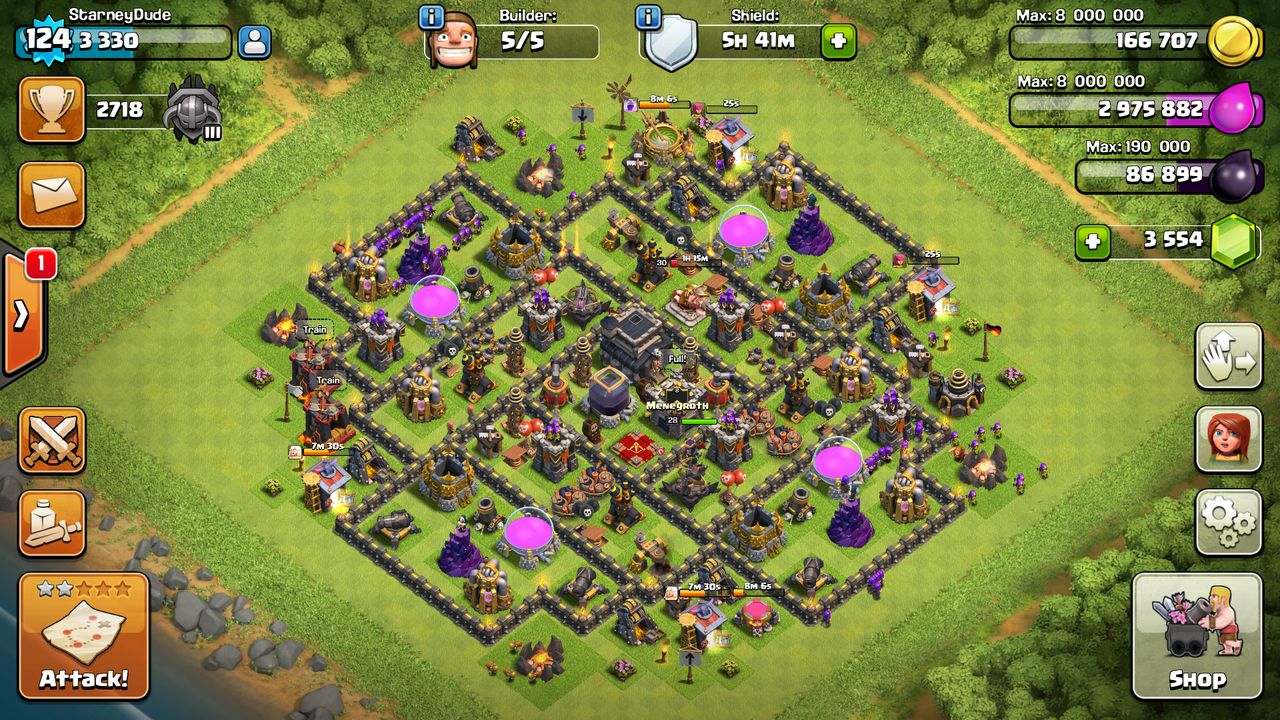
Task: Expand the orange side panel arrow
Action: pyautogui.click(x=22, y=313)
